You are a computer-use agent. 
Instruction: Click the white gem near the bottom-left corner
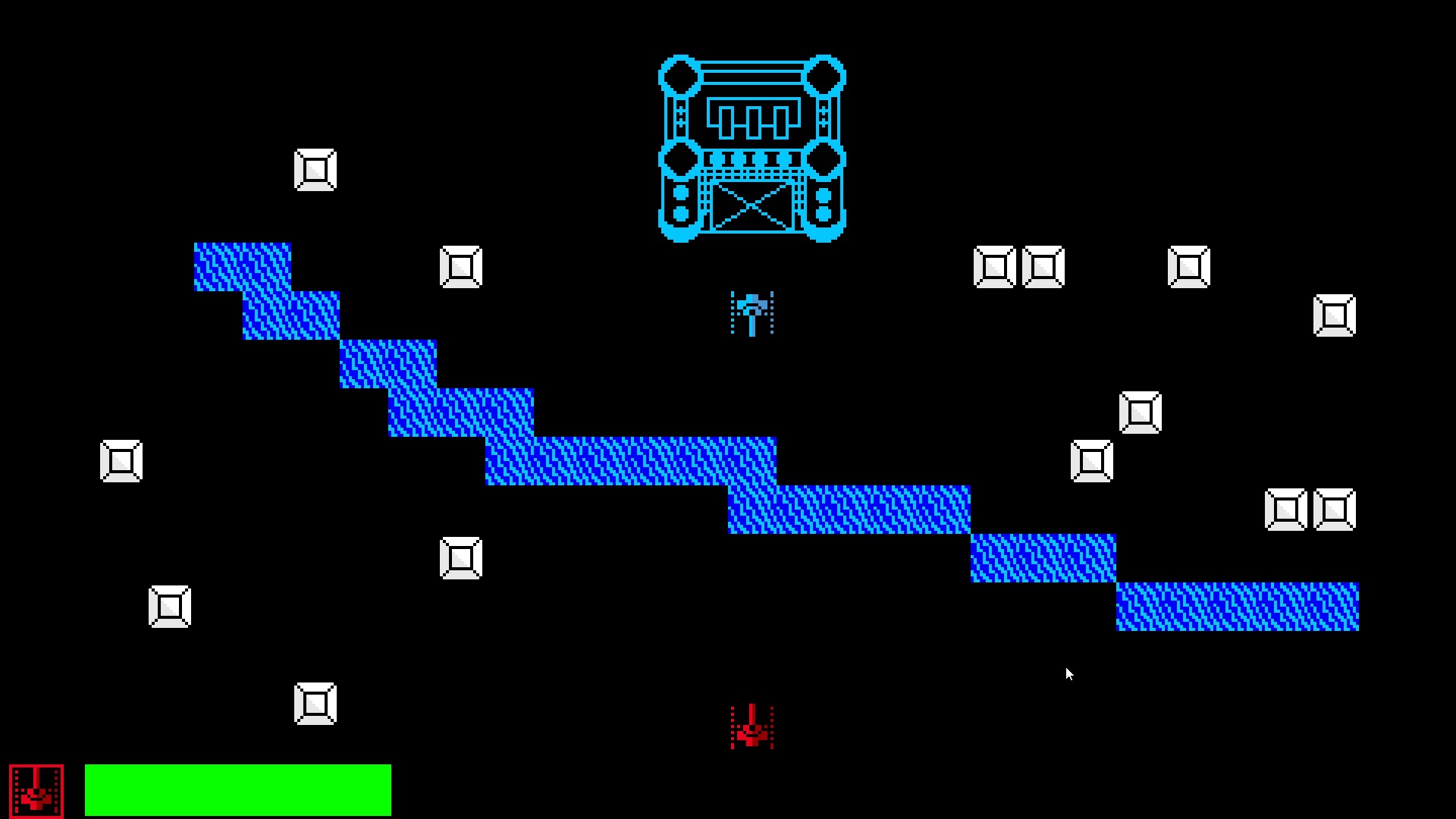pyautogui.click(x=316, y=703)
